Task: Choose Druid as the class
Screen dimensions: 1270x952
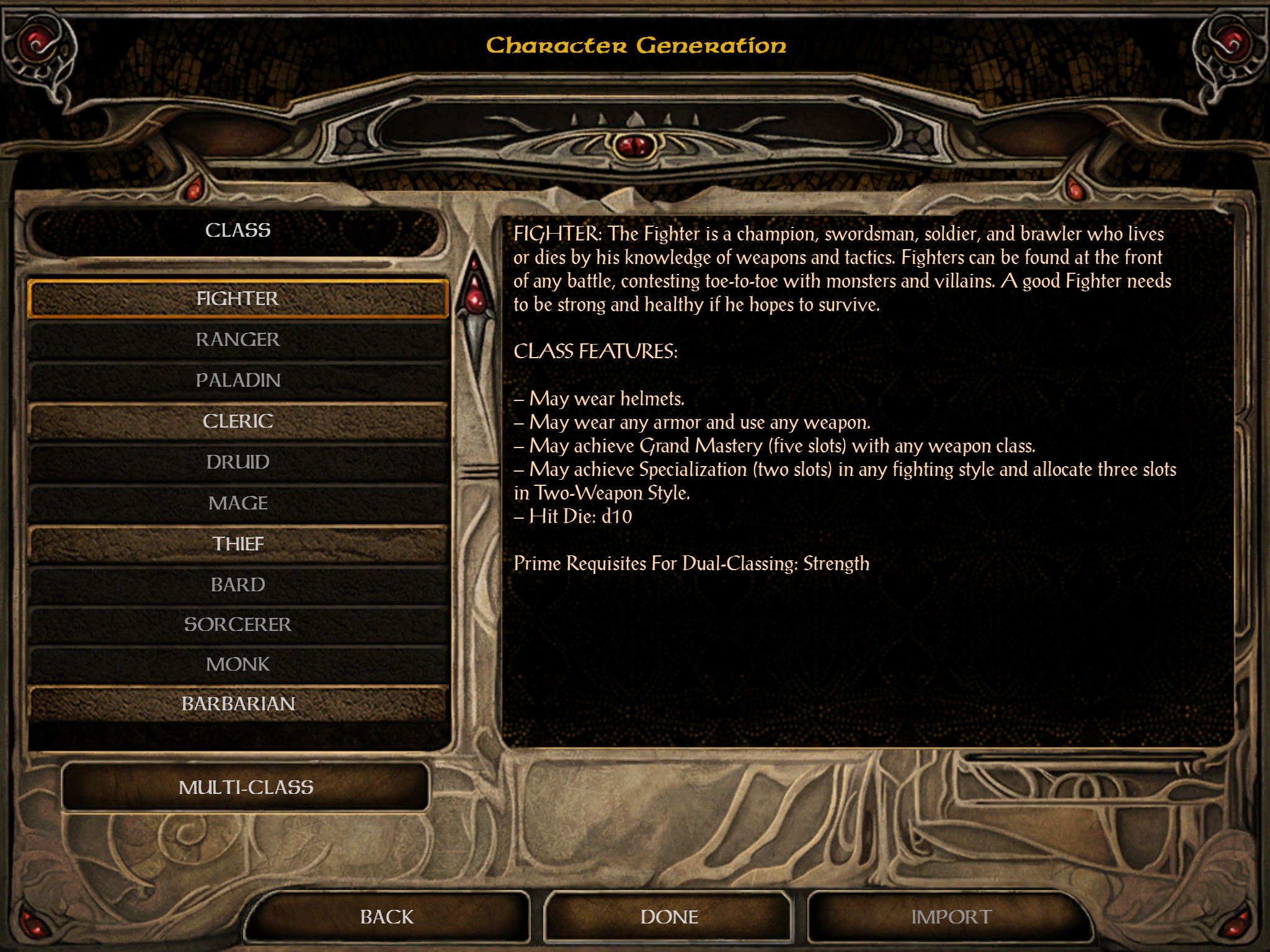Action: (238, 462)
